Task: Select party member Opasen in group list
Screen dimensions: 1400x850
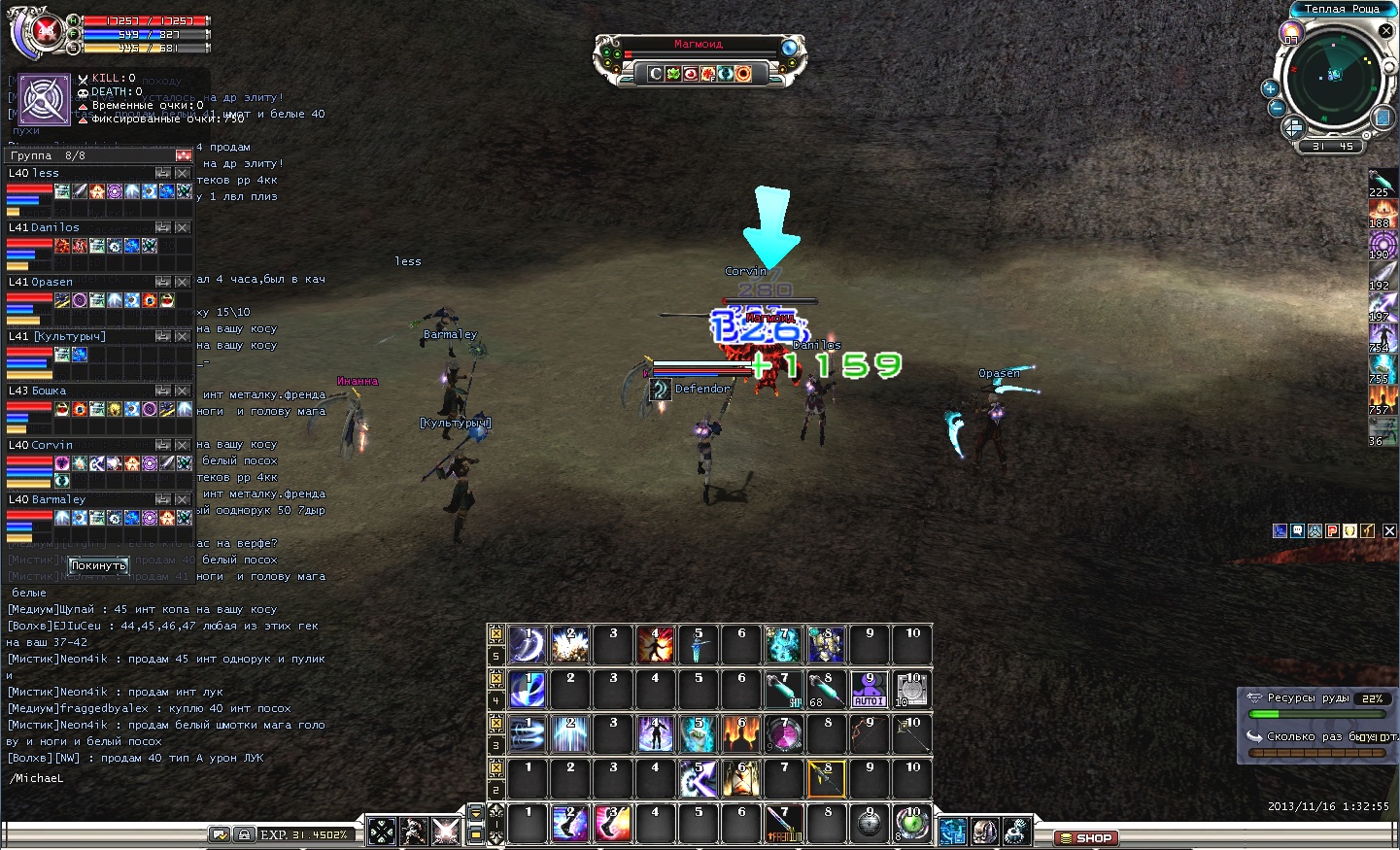Action: pyautogui.click(x=52, y=282)
